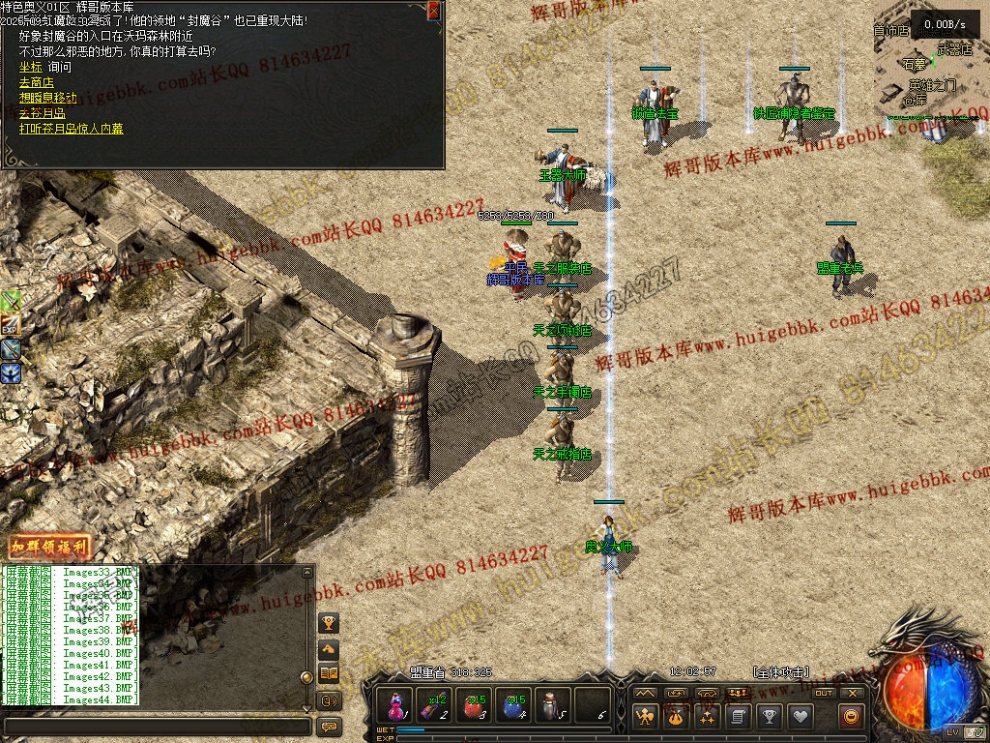Use the pink potion in hotbar slot 1

[396, 705]
